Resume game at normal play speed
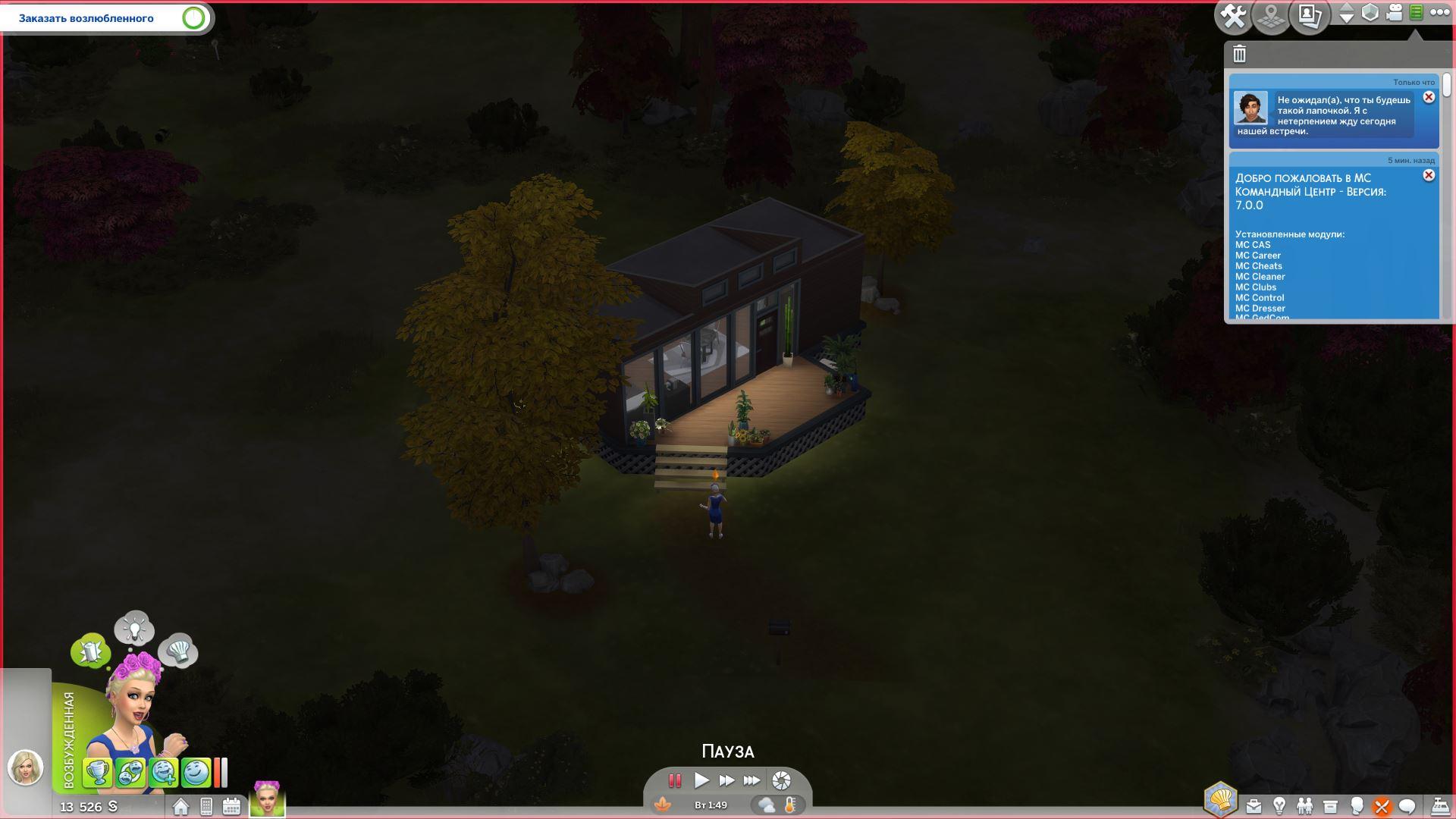Viewport: 1456px width, 819px height. click(701, 780)
